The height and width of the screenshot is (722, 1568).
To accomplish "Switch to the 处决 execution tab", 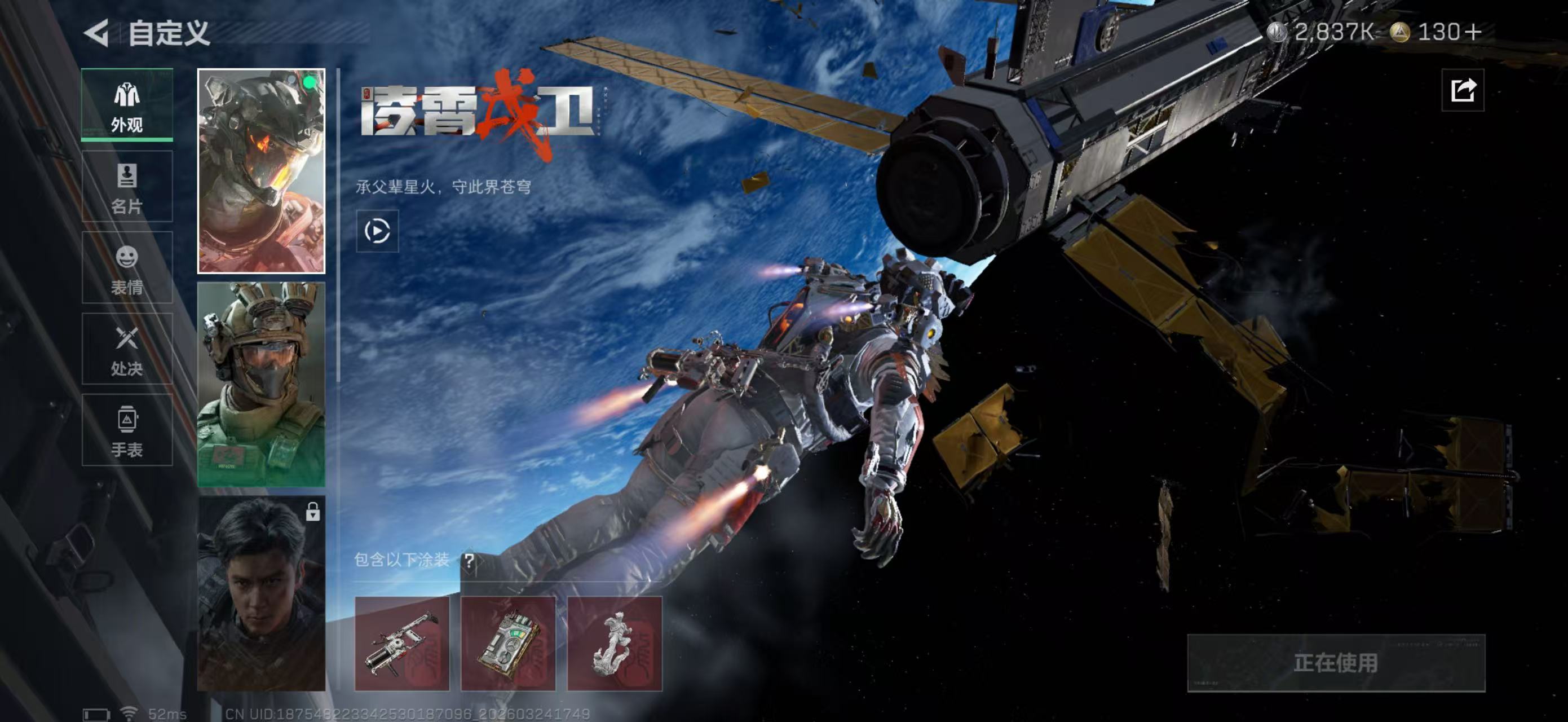I will [x=127, y=349].
